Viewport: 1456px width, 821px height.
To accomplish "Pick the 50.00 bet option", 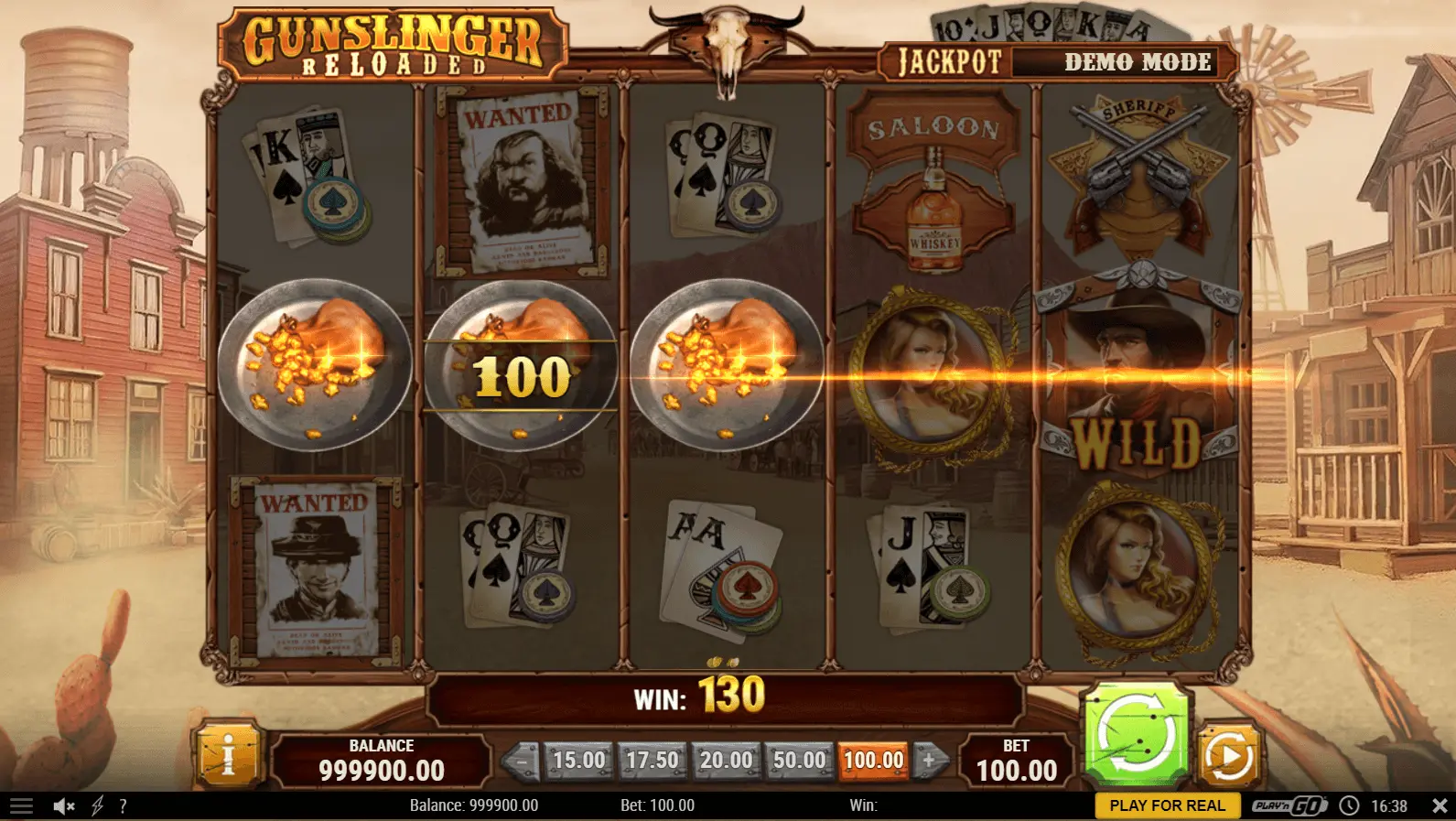I will coord(799,760).
